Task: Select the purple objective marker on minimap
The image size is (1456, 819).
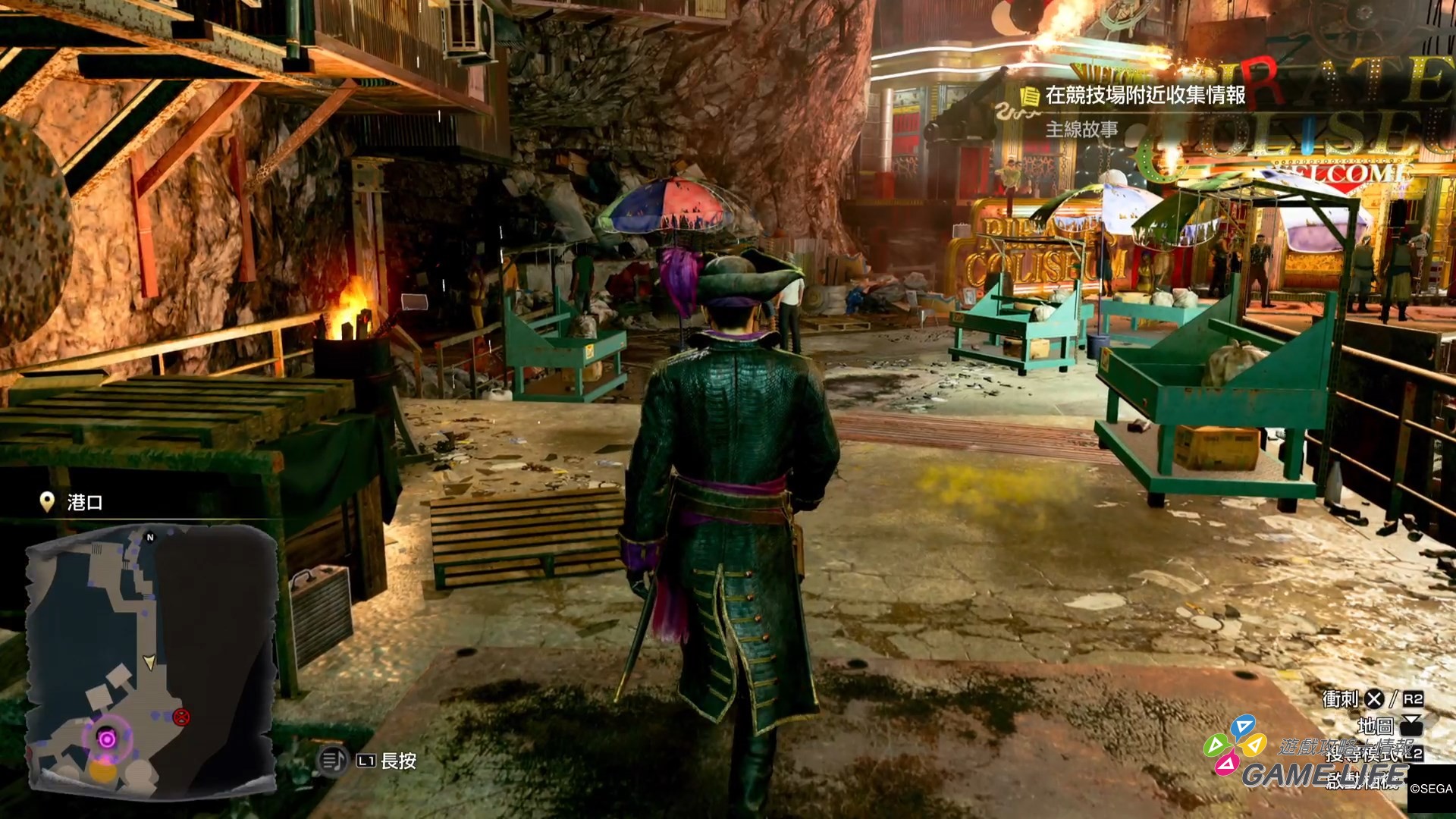Action: 108,739
